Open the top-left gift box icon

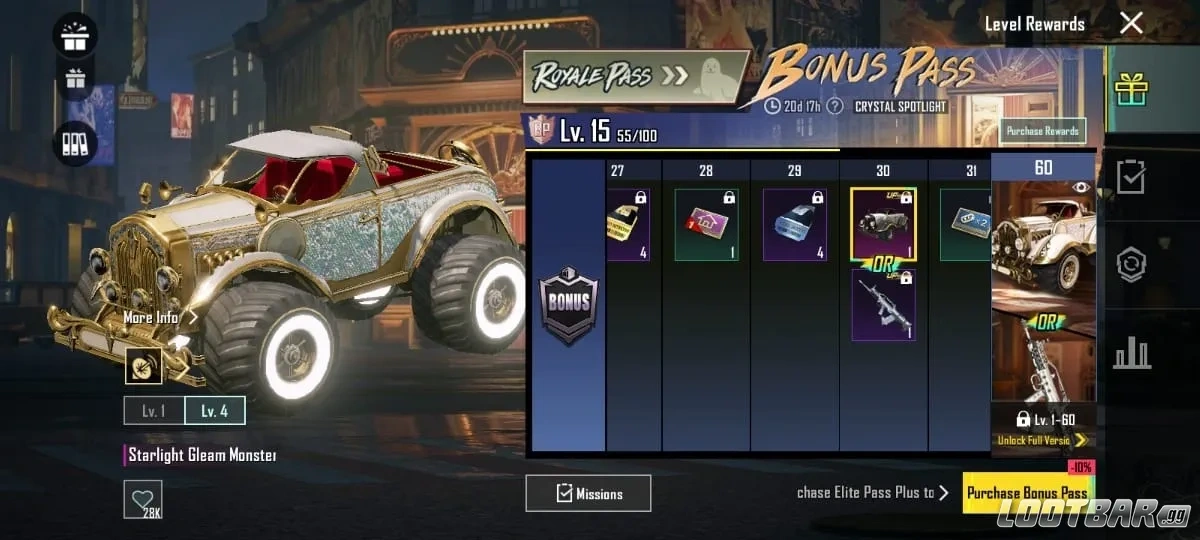[74, 36]
